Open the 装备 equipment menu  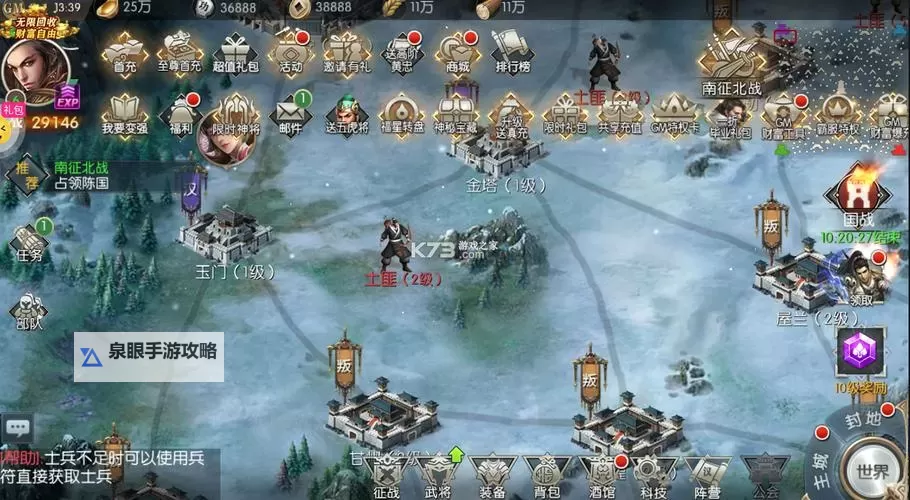pyautogui.click(x=493, y=474)
